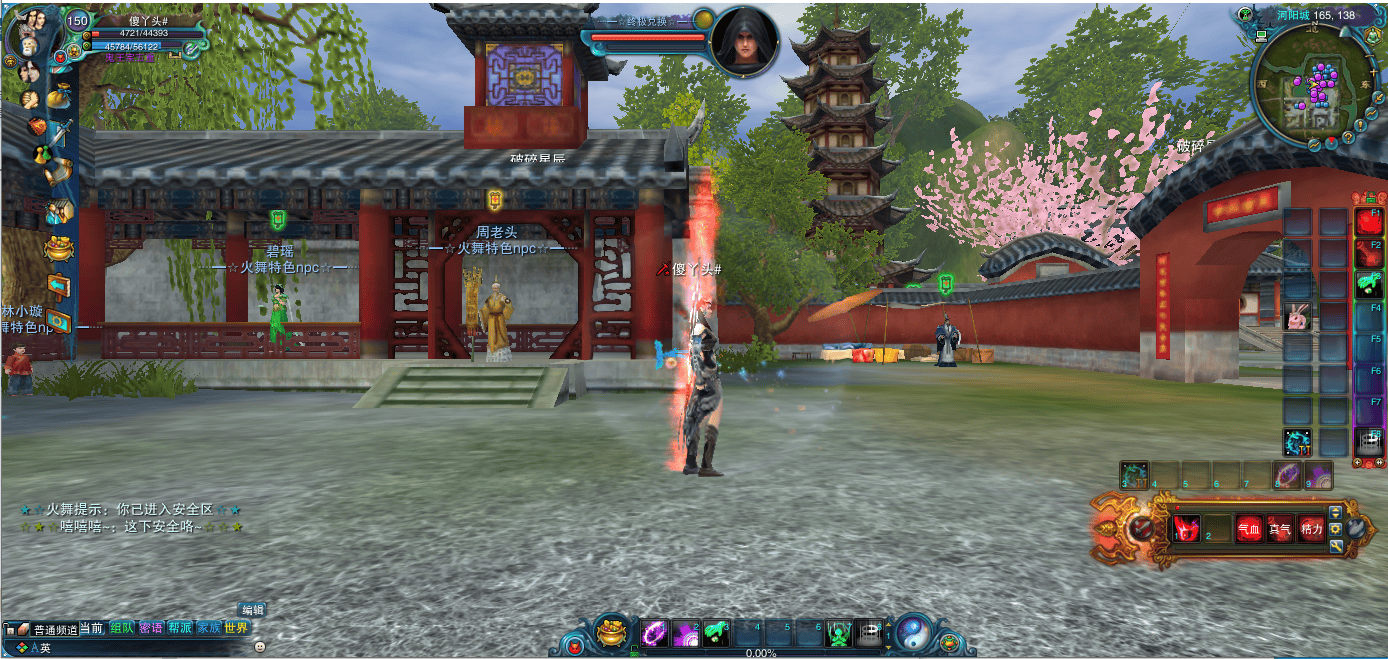Open the money bag icon in left sidebar
Viewport: 1388px width, 659px height.
pos(59,96)
